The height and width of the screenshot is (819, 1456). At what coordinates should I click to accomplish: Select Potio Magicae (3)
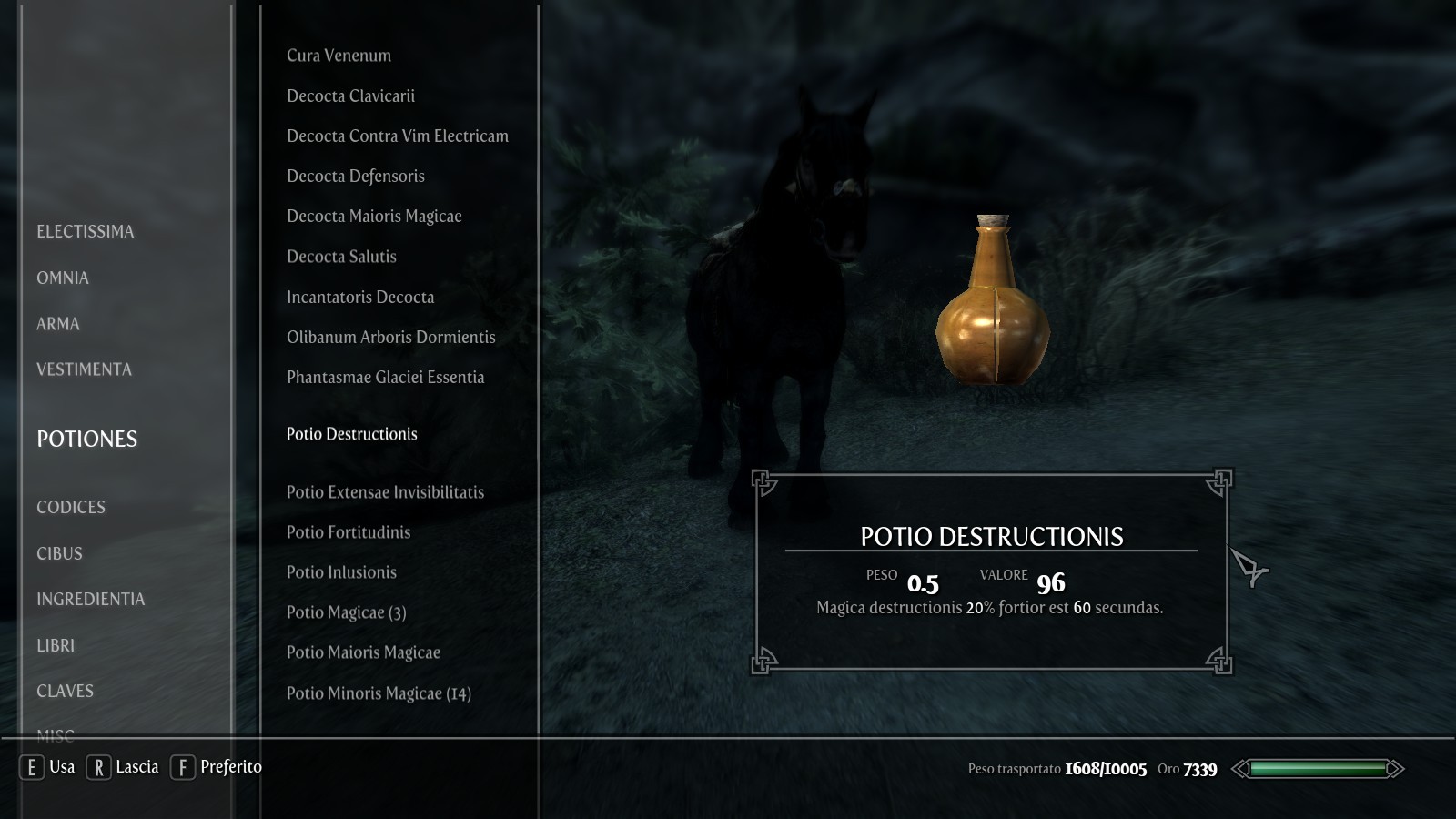pyautogui.click(x=346, y=612)
